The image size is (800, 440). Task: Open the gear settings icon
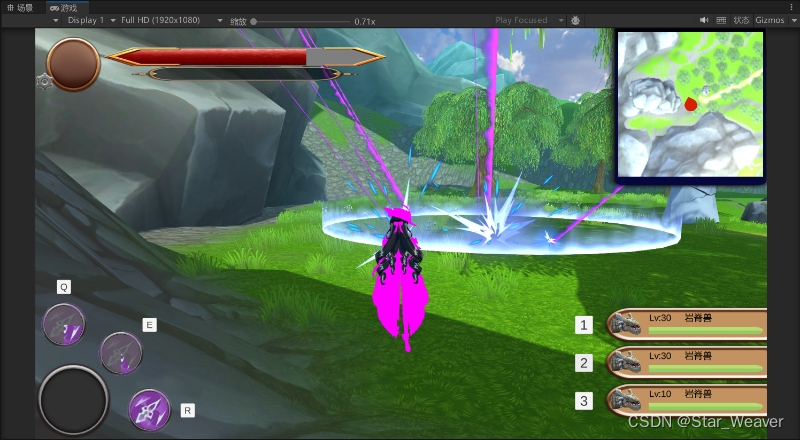(44, 82)
